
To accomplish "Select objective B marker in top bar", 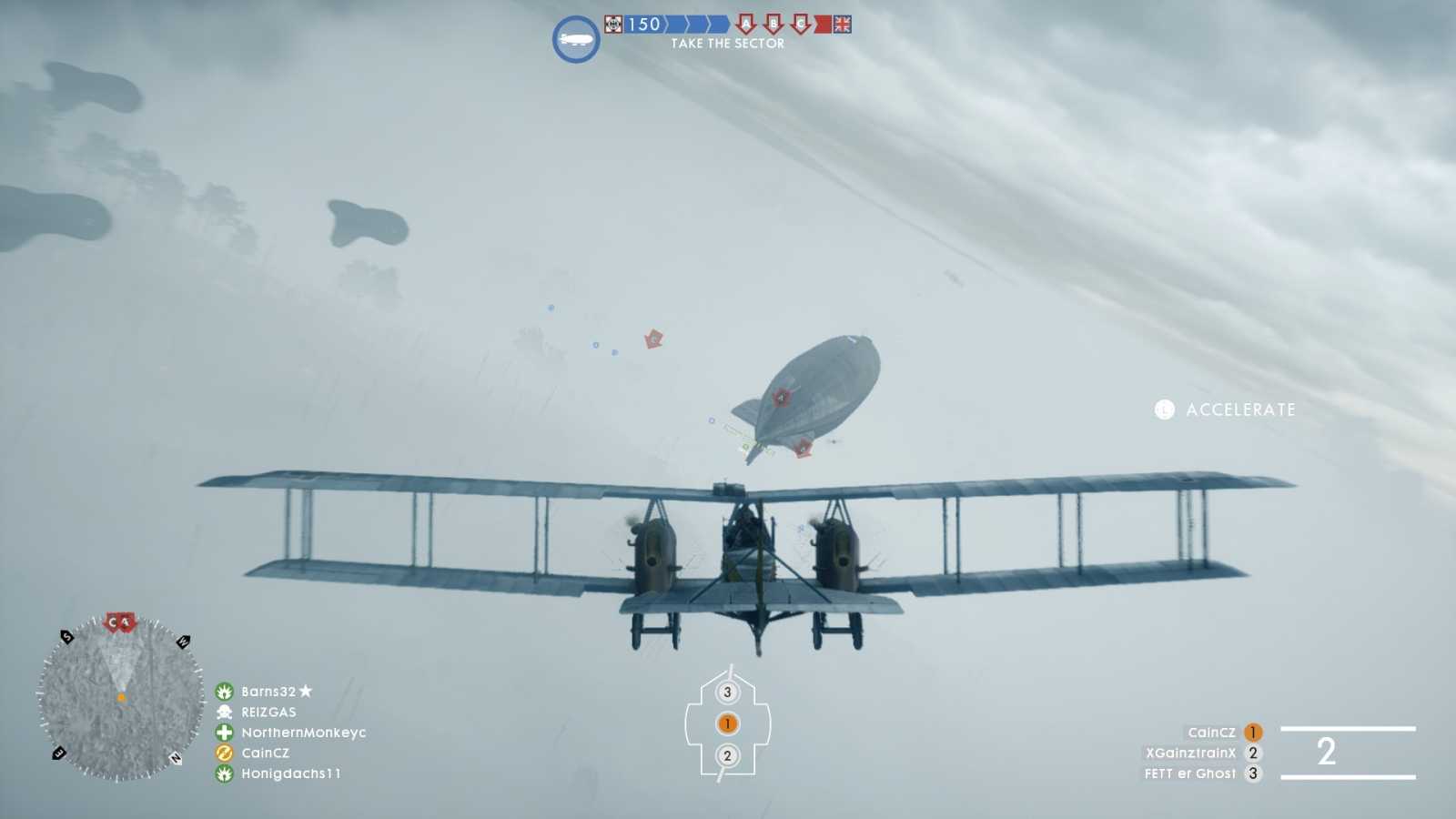I will point(774,25).
